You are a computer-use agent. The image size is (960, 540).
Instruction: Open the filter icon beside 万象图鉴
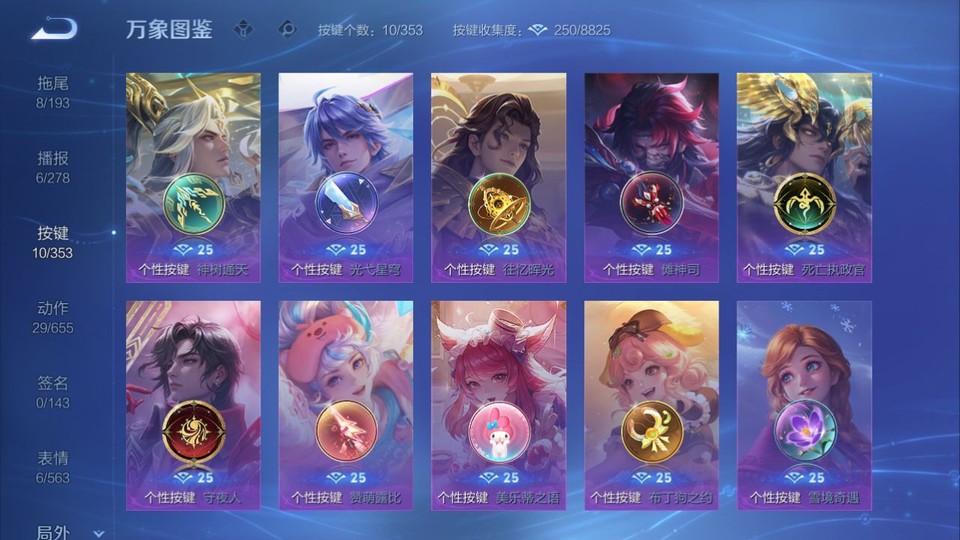point(244,29)
